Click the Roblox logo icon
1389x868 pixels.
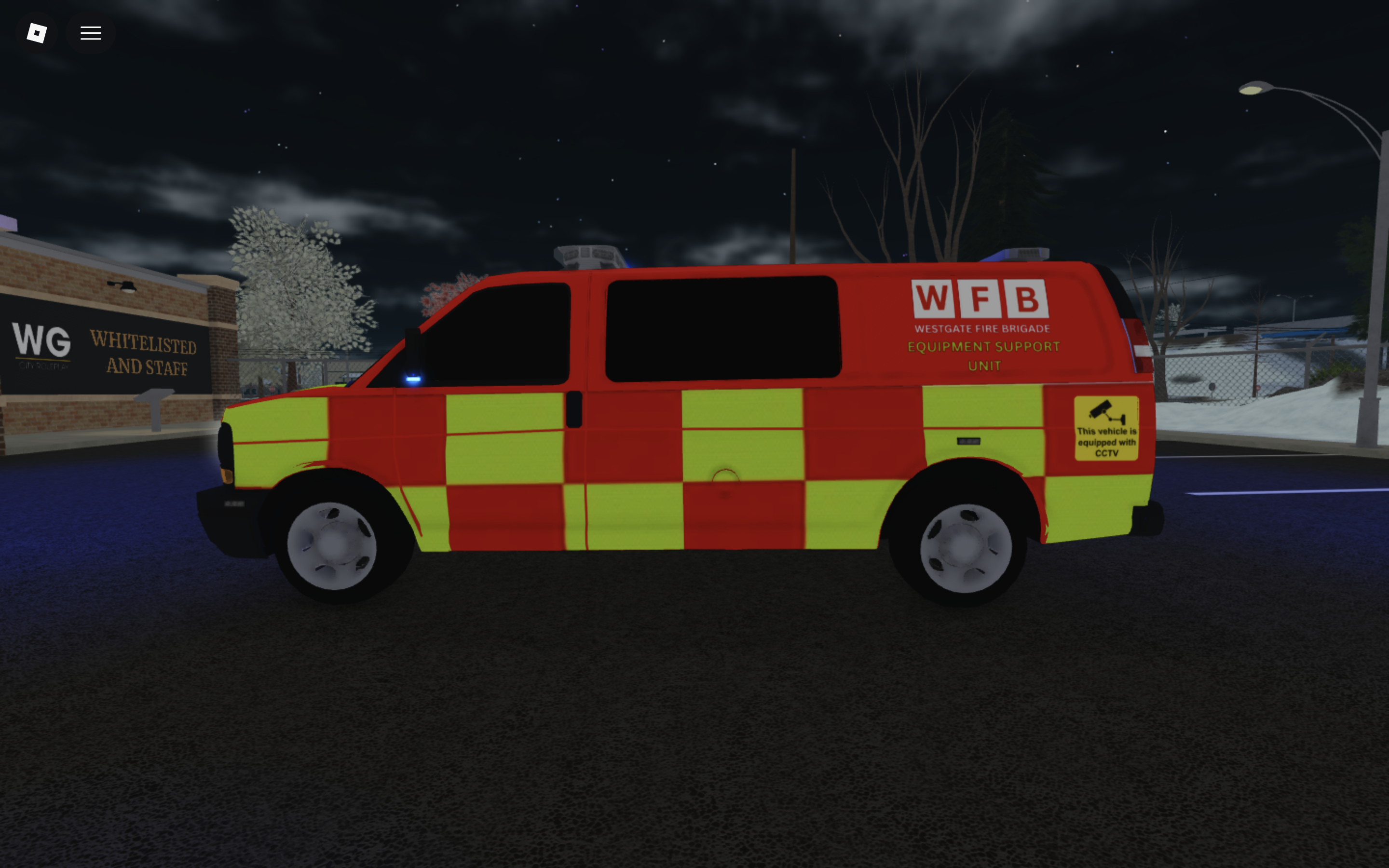point(36,33)
